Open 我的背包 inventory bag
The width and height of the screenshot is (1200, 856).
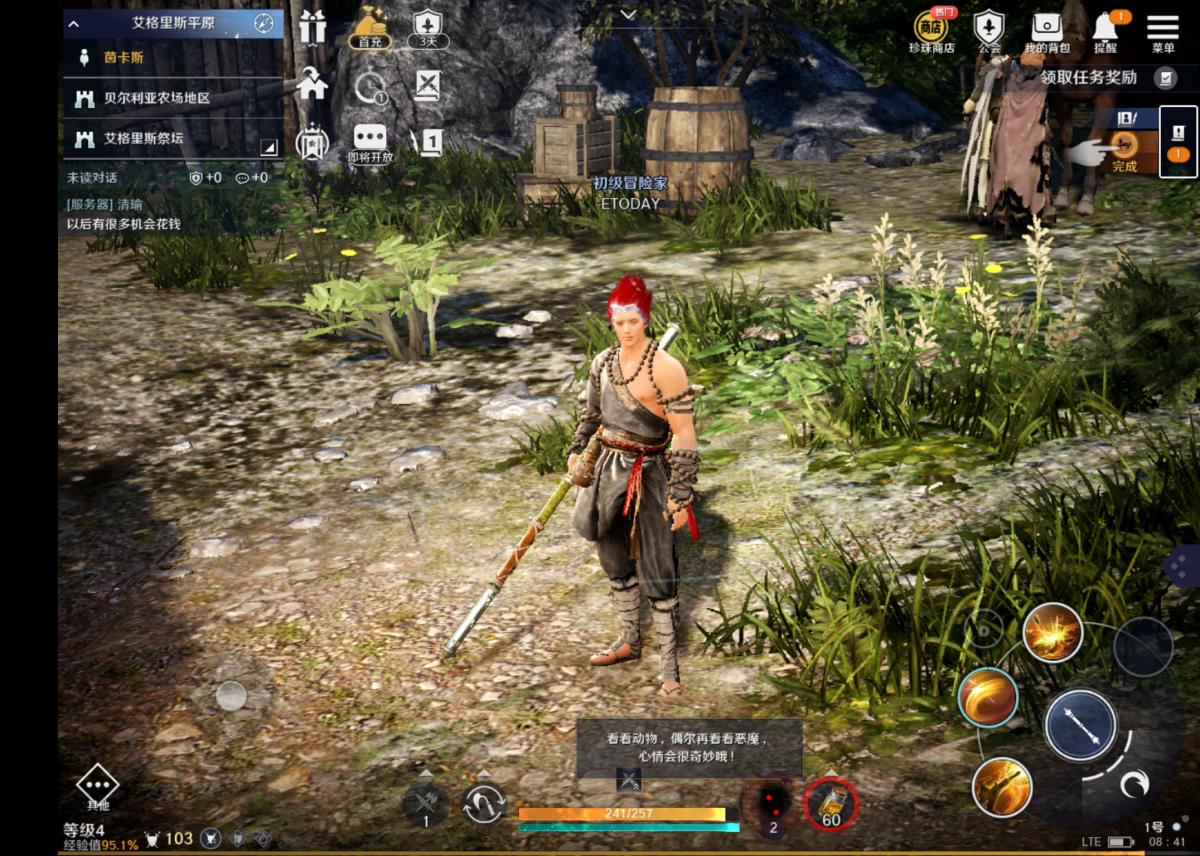(1047, 30)
